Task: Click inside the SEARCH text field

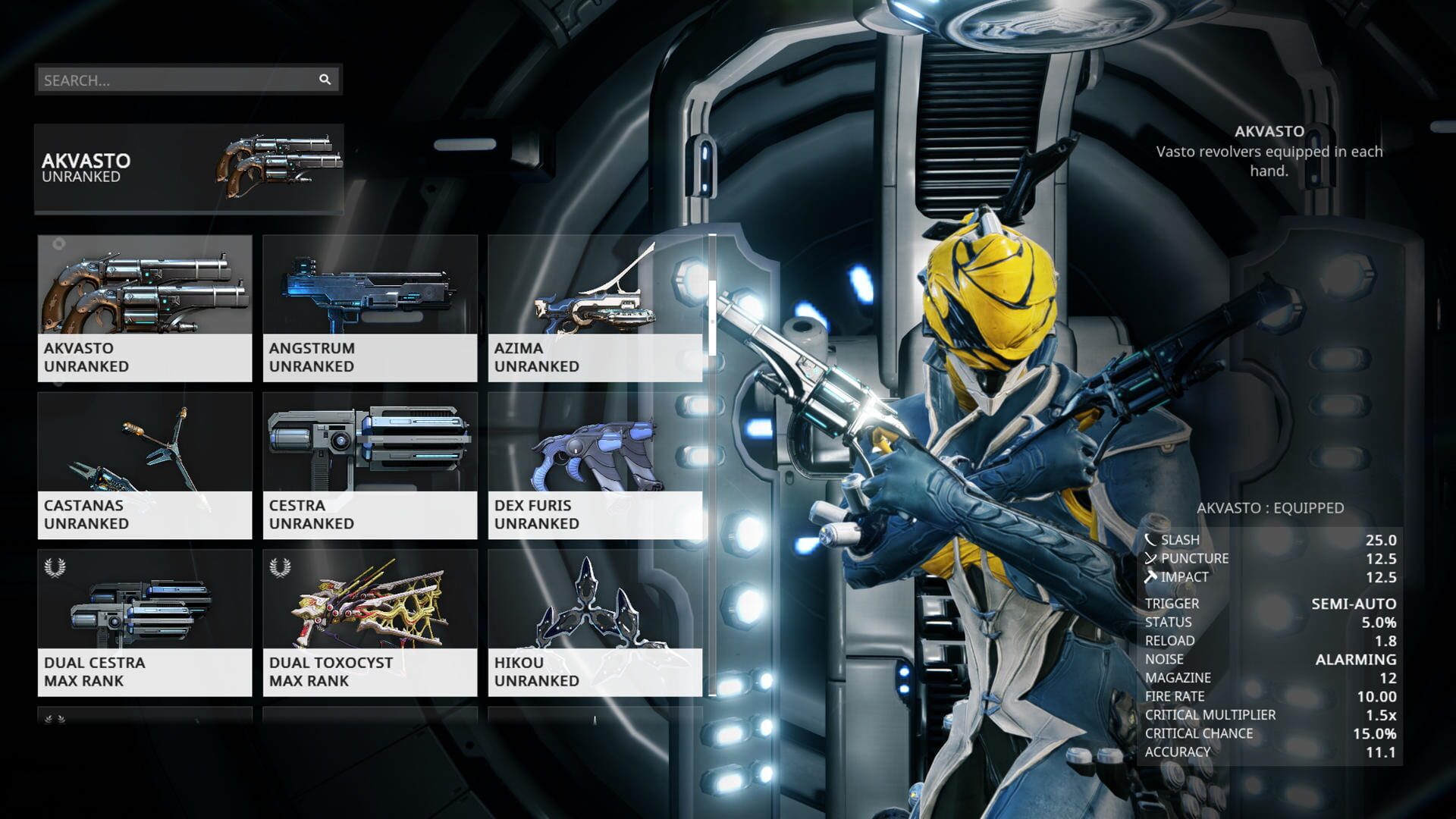Action: pyautogui.click(x=152, y=79)
